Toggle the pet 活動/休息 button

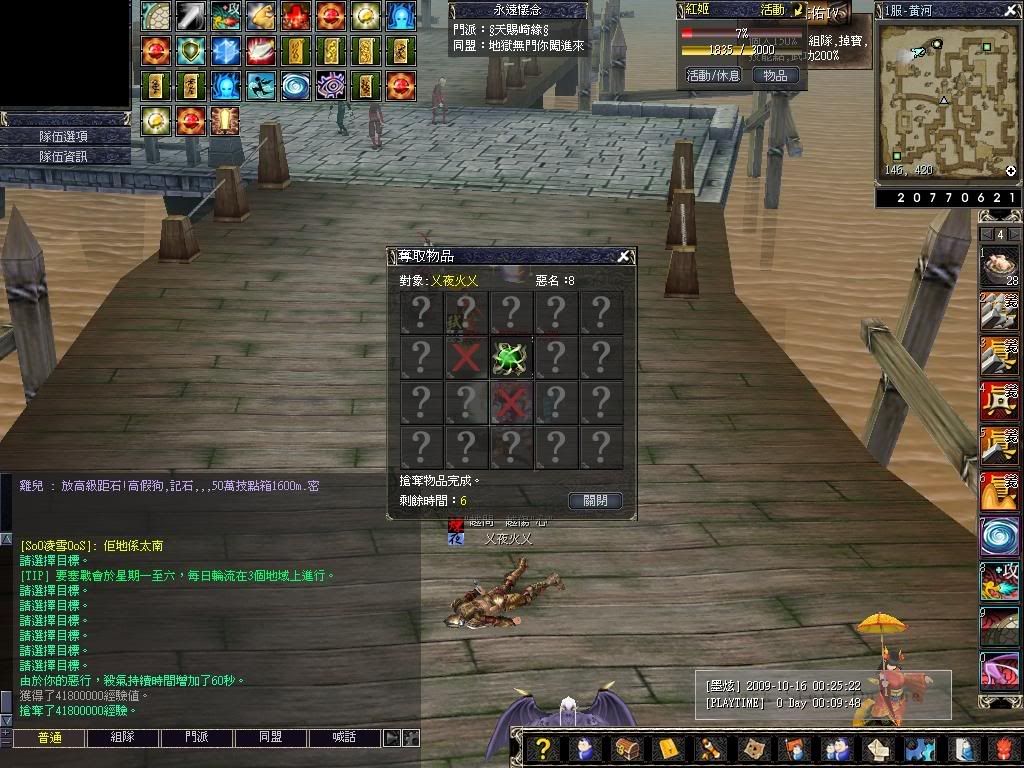point(713,75)
